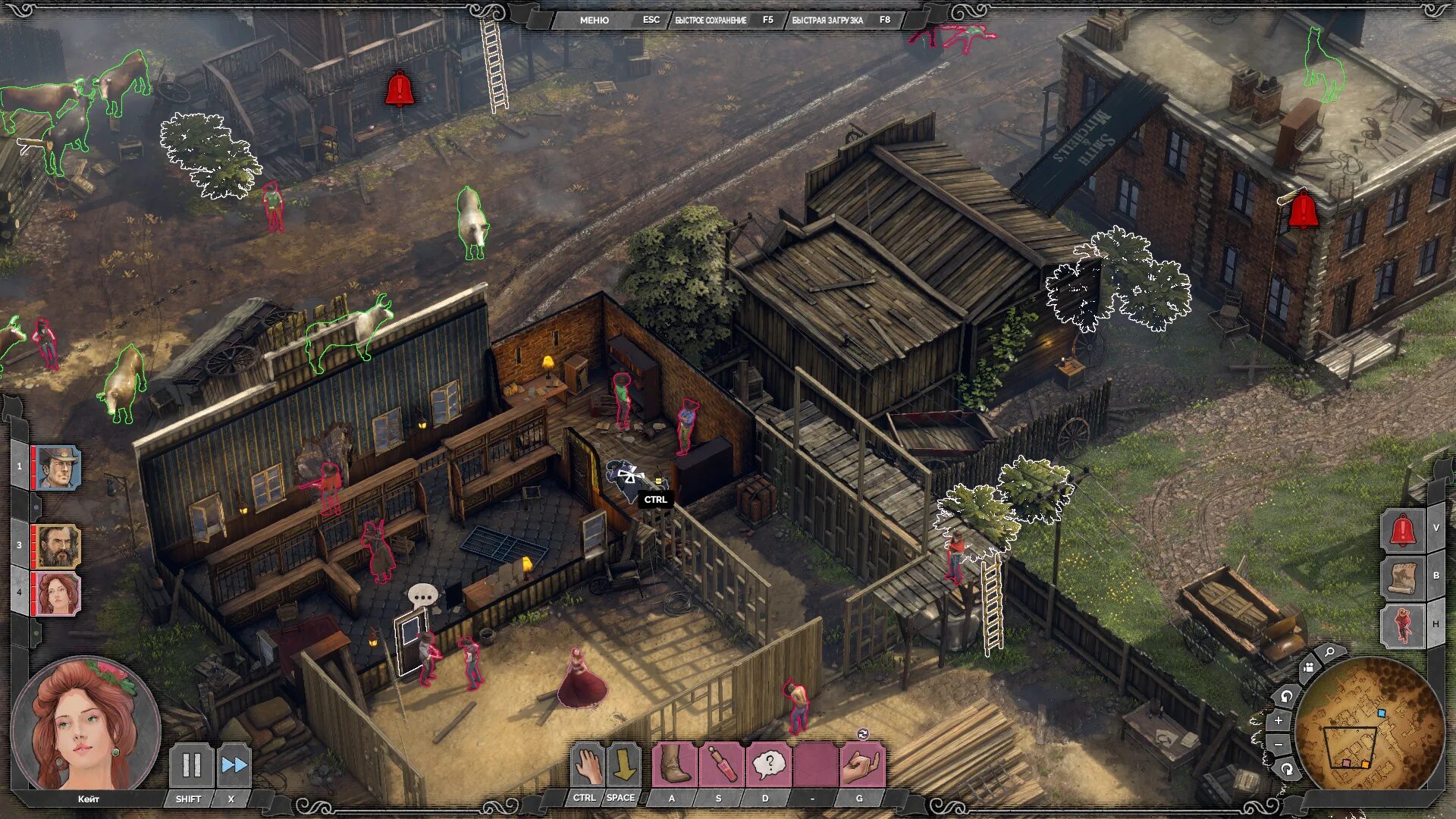Click БЫСТРОЕ СОХРАНЕНИЕ to quick save
The image size is (1456, 819).
click(711, 20)
